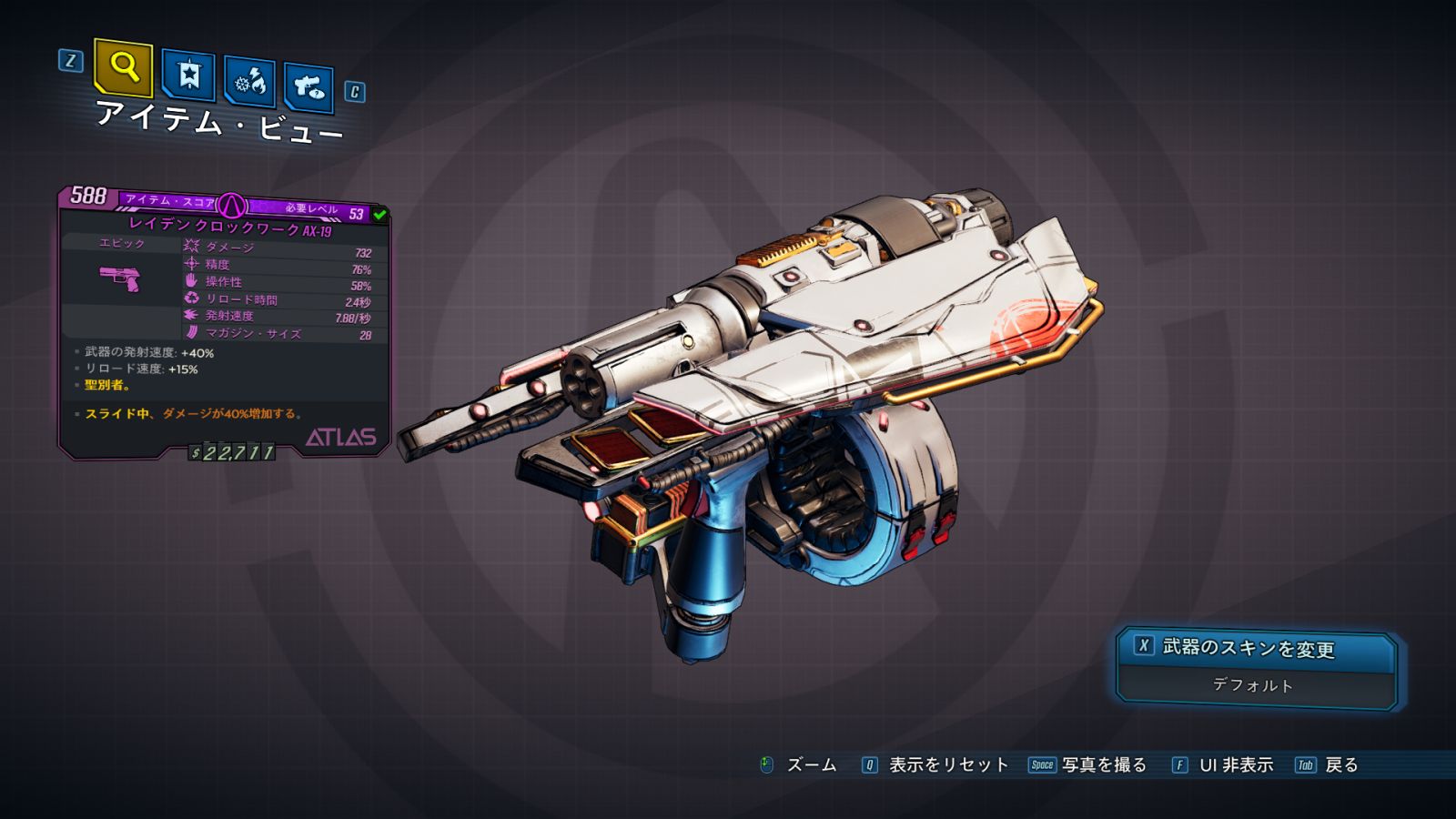Select the magnifying glass inspect tab
Viewport: 1456px width, 819px height.
[x=123, y=67]
